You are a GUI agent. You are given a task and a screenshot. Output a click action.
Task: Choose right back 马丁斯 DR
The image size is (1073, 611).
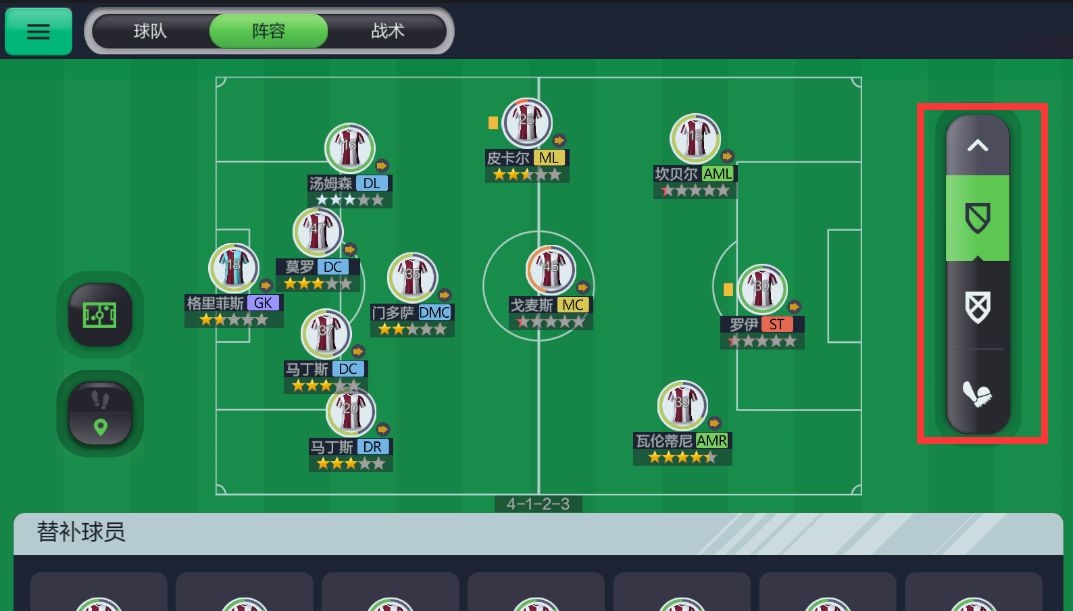pos(350,413)
